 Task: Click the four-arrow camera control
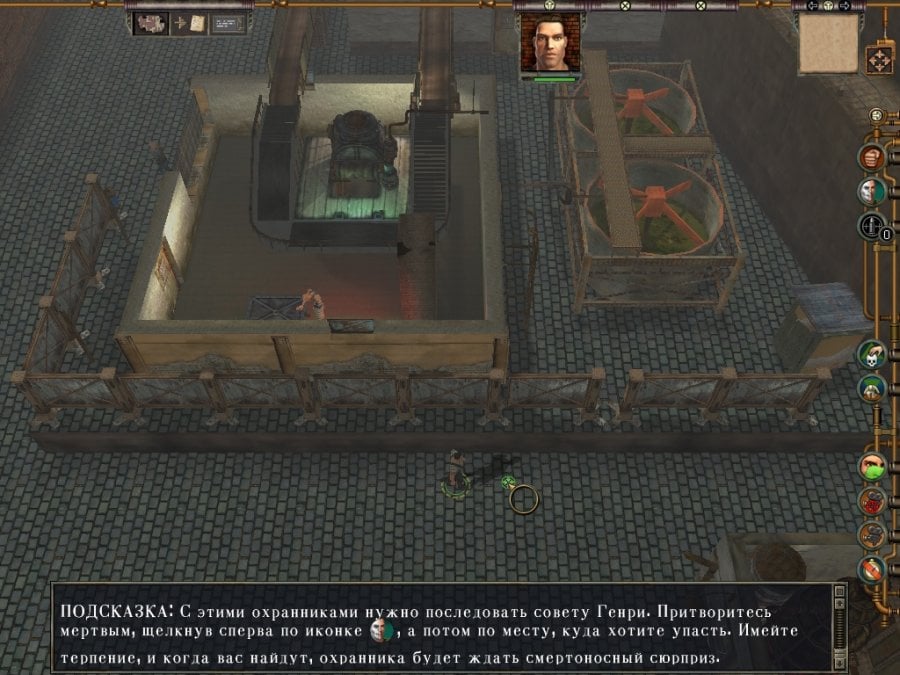pos(879,59)
